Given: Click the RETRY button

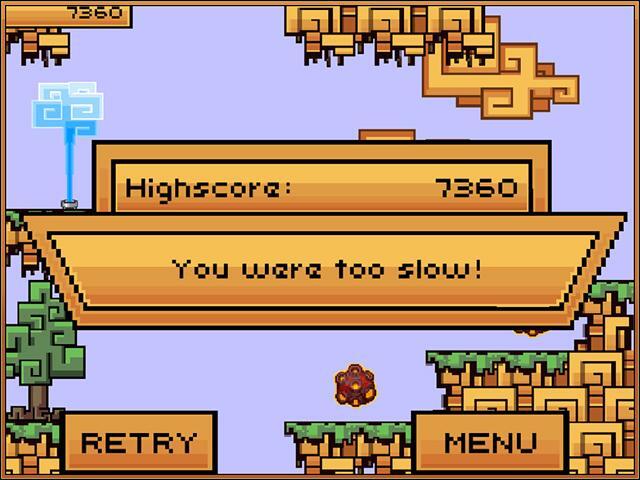Looking at the screenshot, I should [x=139, y=442].
